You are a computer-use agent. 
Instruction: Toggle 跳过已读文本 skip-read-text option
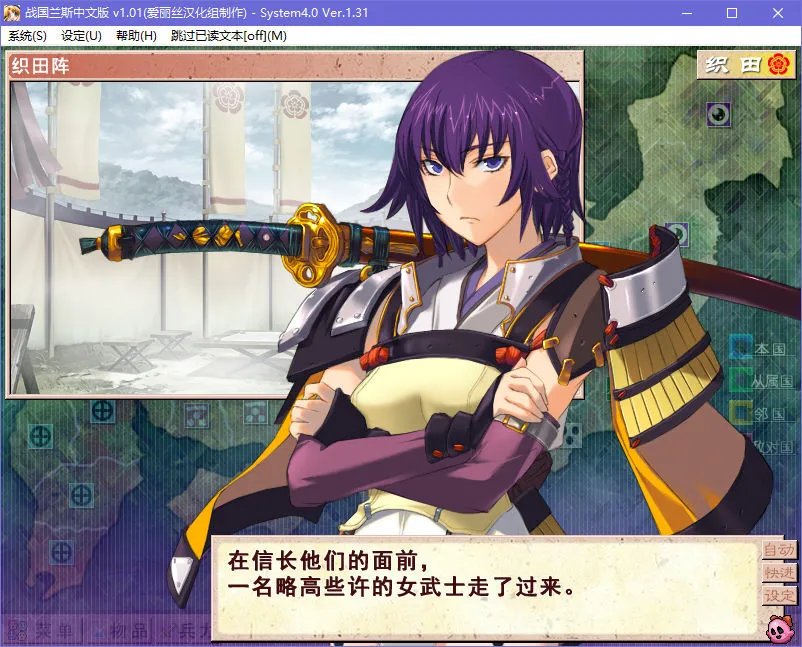click(x=228, y=35)
